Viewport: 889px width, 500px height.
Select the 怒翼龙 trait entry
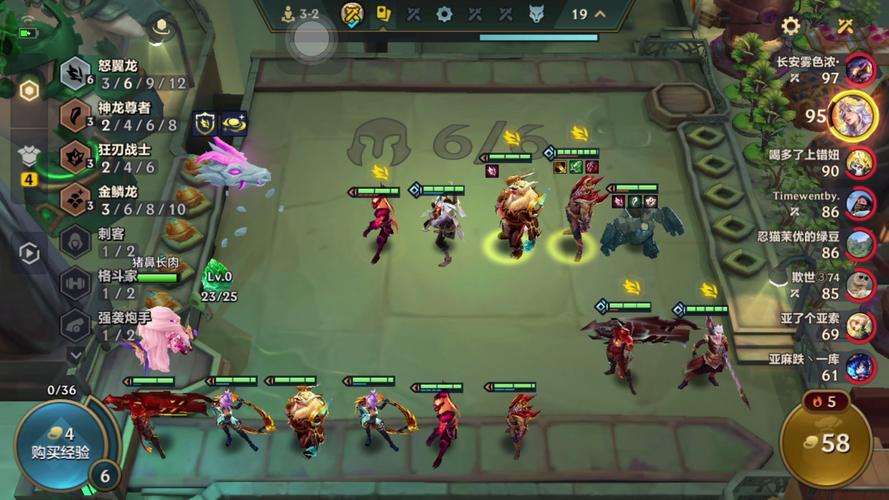[x=120, y=74]
